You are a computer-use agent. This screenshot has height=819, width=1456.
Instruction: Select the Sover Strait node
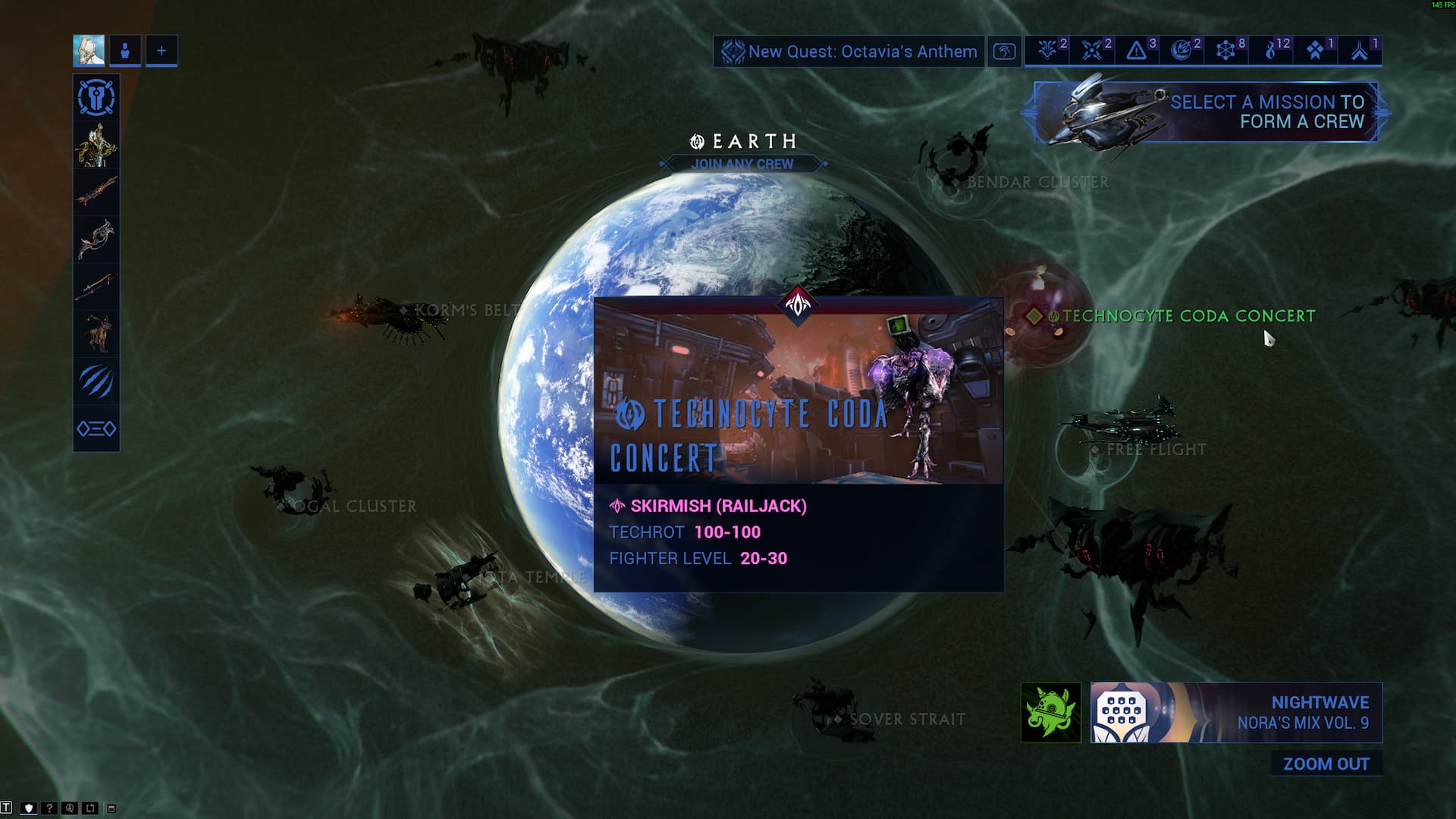pyautogui.click(x=906, y=719)
